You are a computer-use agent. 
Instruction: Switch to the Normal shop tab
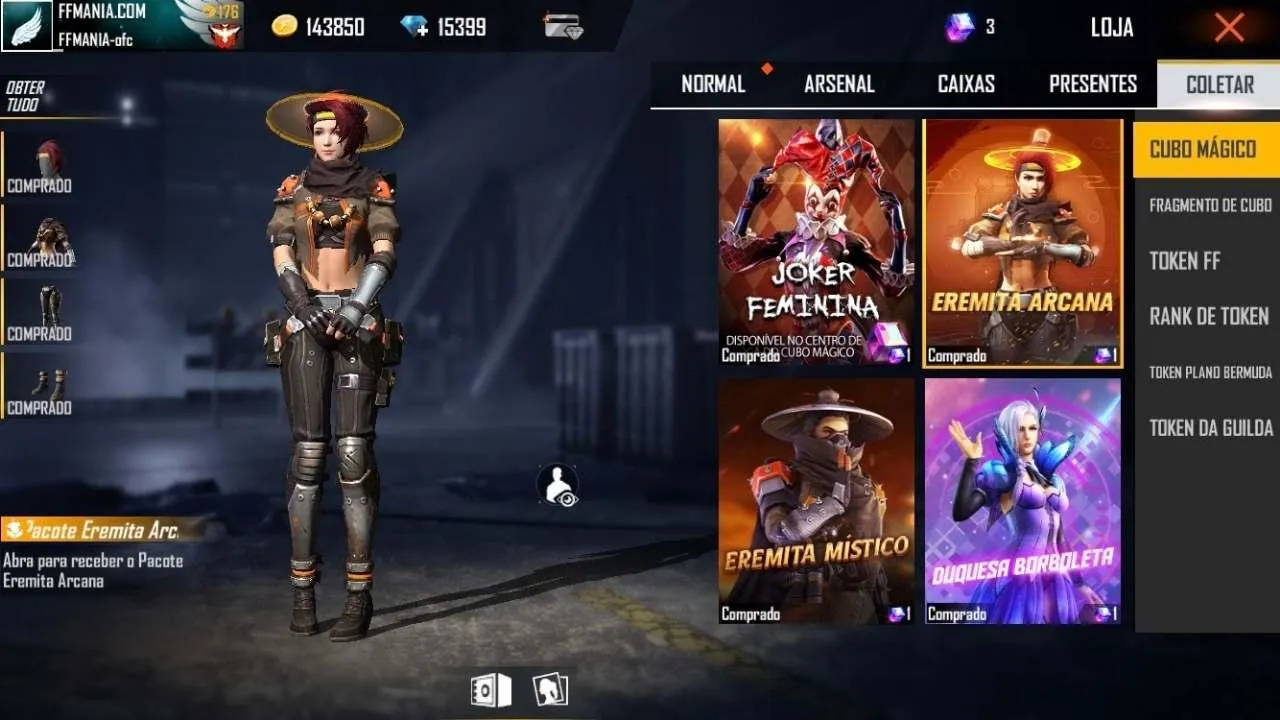(713, 84)
